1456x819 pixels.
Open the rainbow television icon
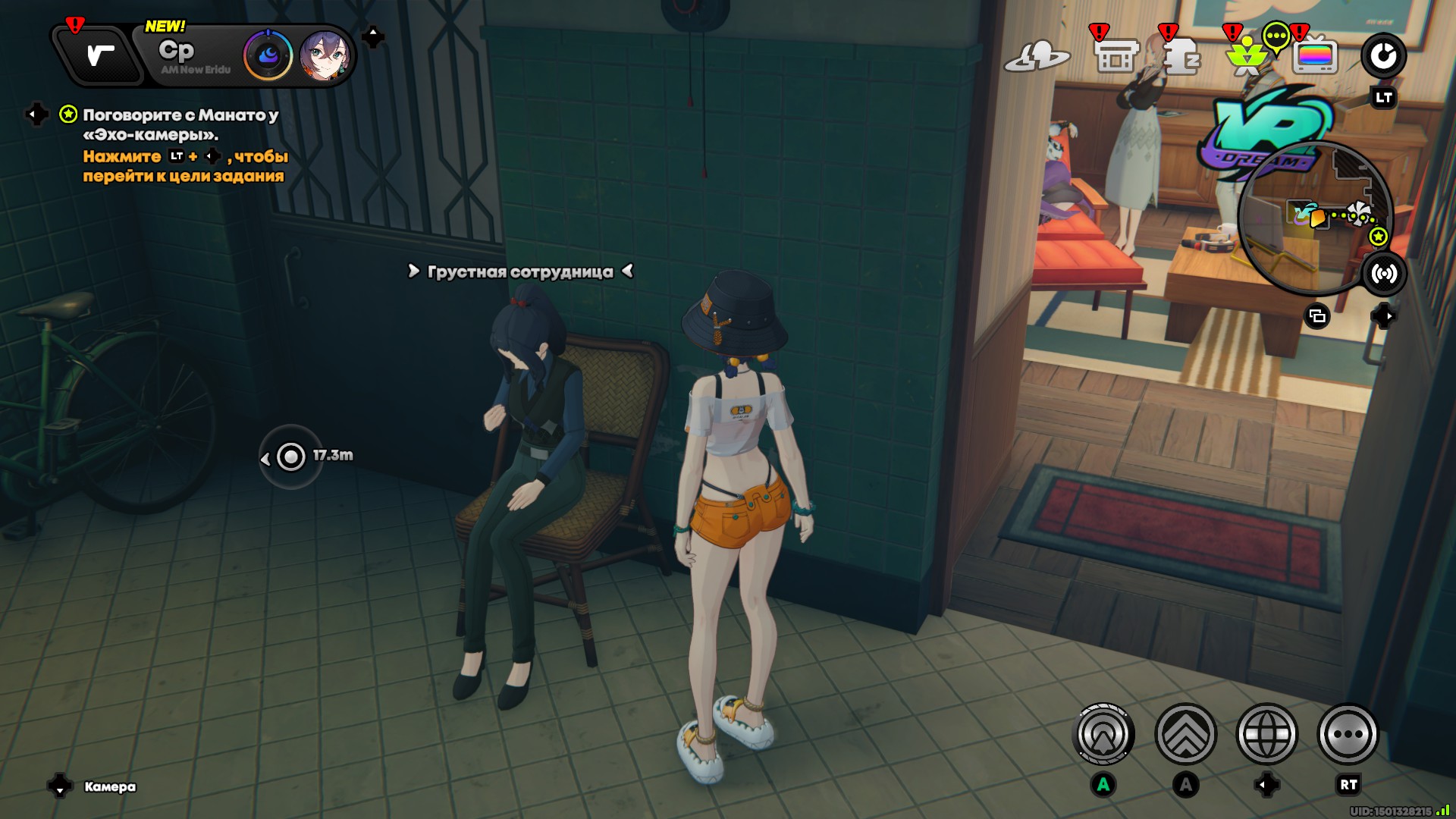(x=1315, y=56)
